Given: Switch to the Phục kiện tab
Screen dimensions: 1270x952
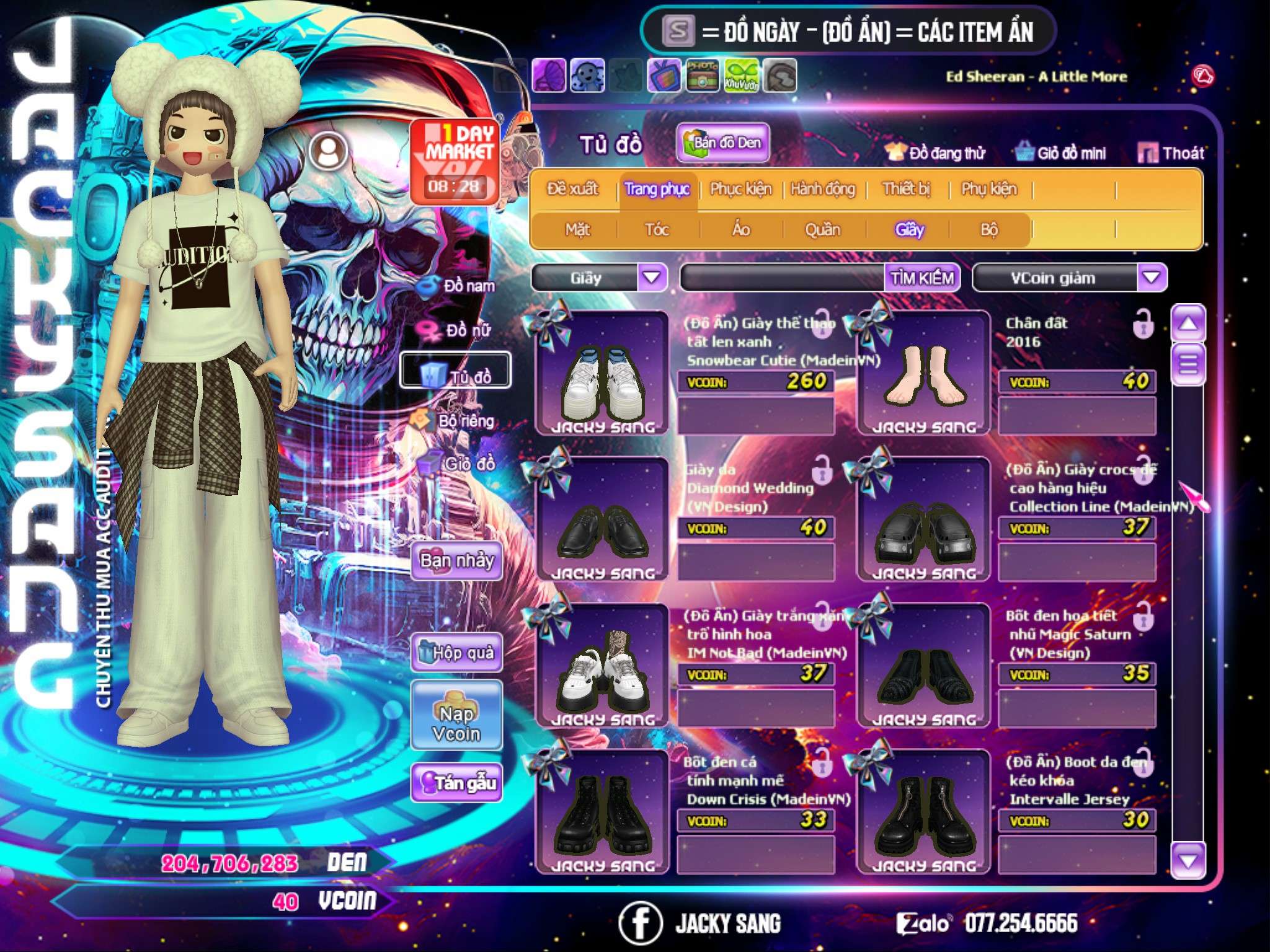Looking at the screenshot, I should [740, 189].
